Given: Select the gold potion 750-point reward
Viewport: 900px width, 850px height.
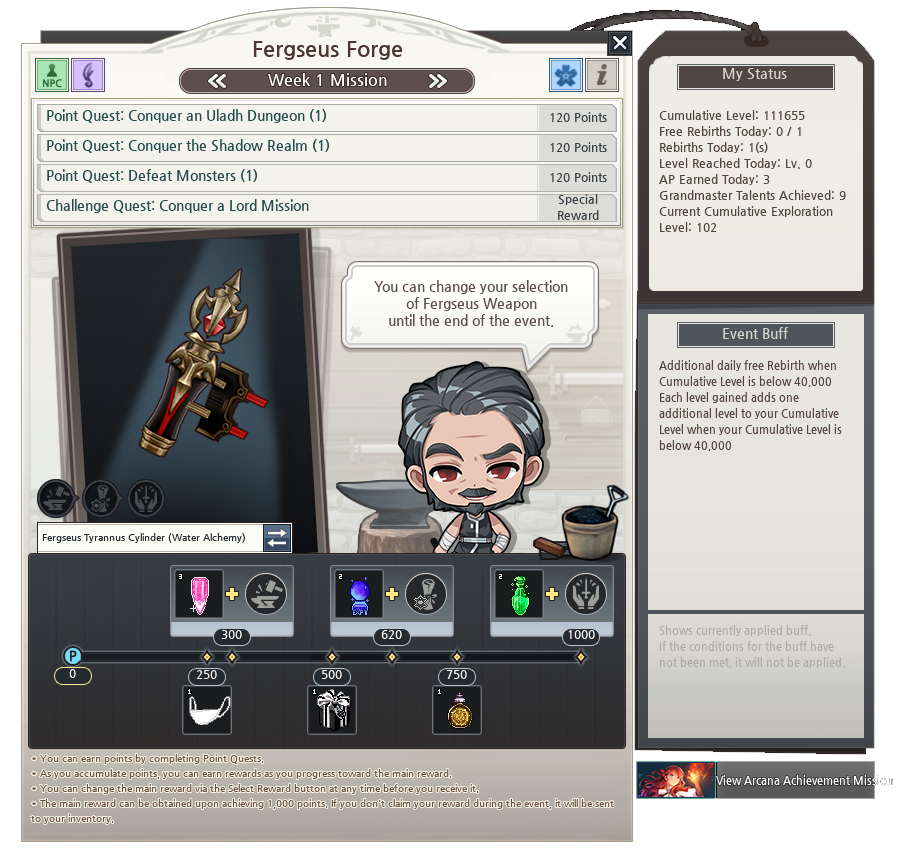Looking at the screenshot, I should pyautogui.click(x=457, y=710).
